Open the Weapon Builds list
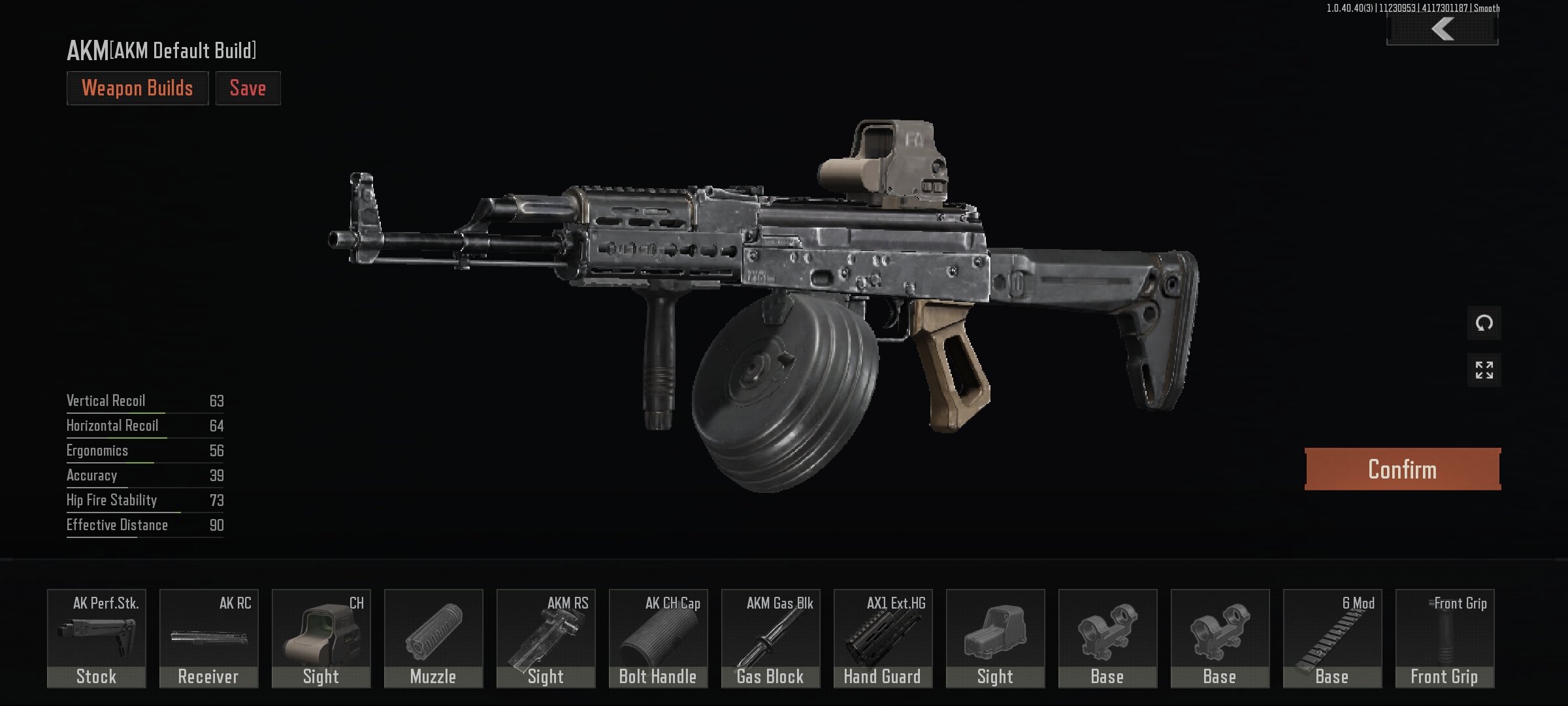The image size is (1568, 706). pyautogui.click(x=137, y=88)
